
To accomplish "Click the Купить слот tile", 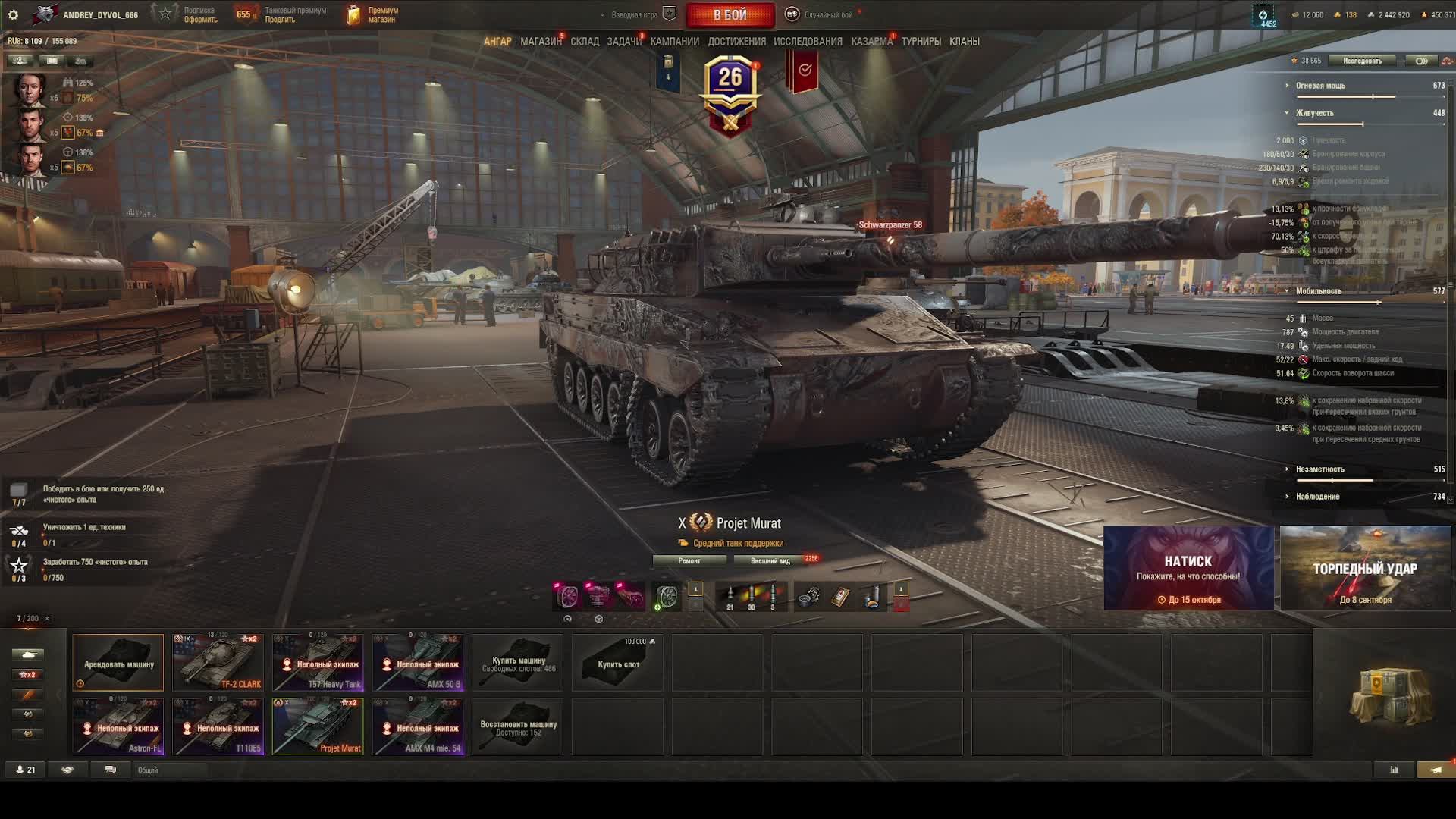I will pos(618,663).
